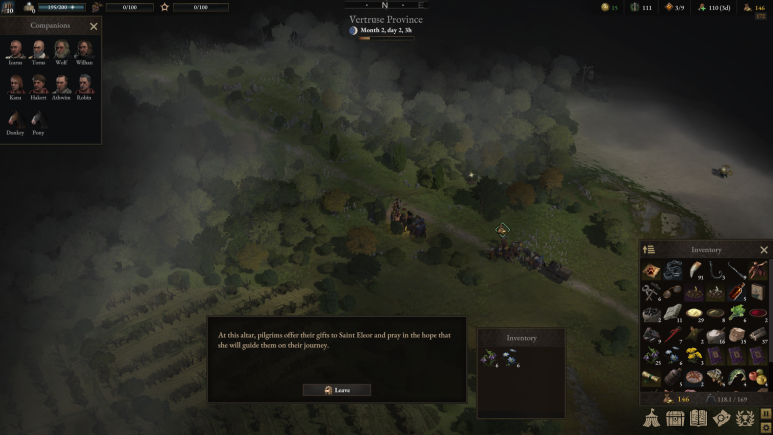Select companion Wolf's portrait
Image resolution: width=773 pixels, height=435 pixels.
pos(61,50)
